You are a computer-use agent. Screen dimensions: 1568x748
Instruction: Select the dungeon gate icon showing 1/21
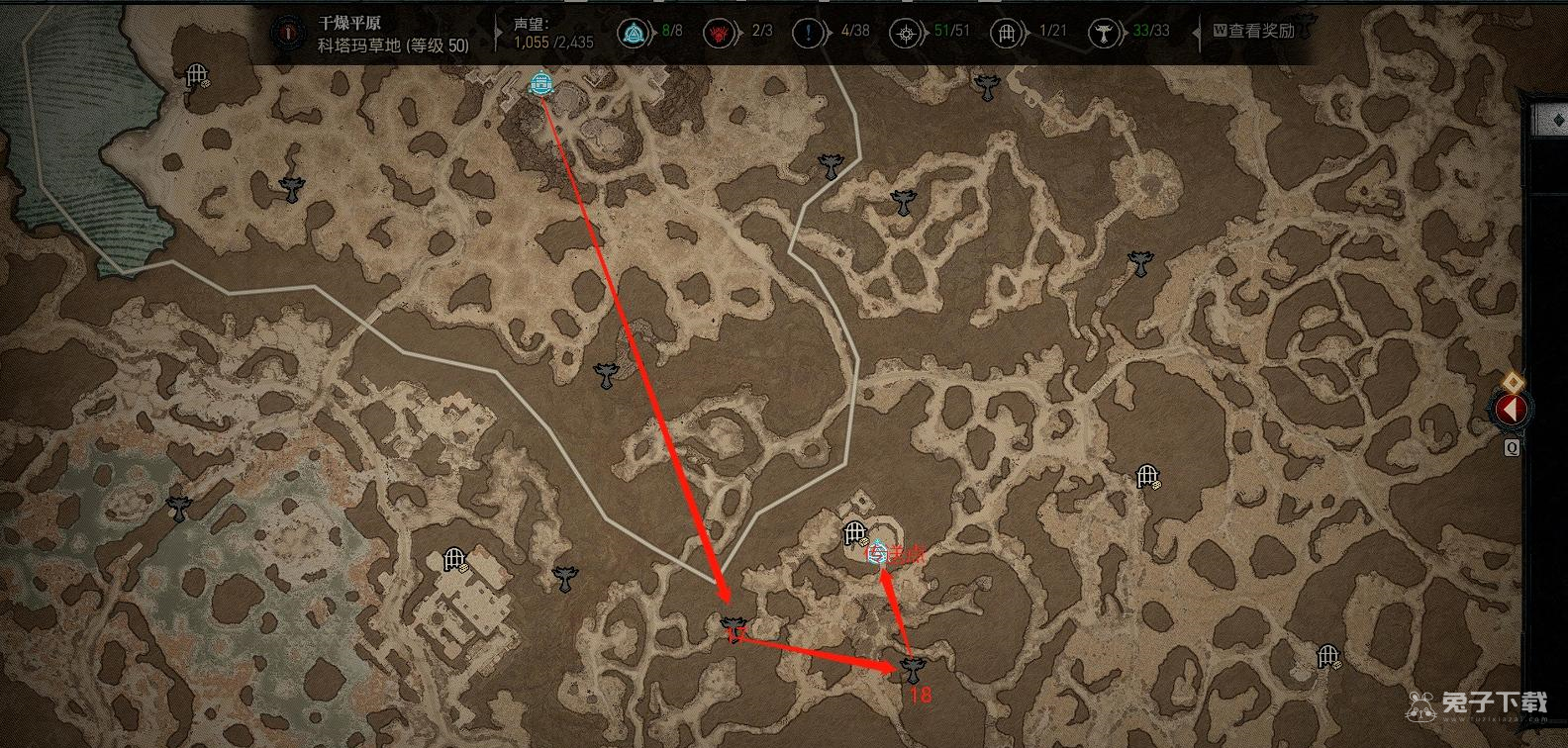point(1006,33)
